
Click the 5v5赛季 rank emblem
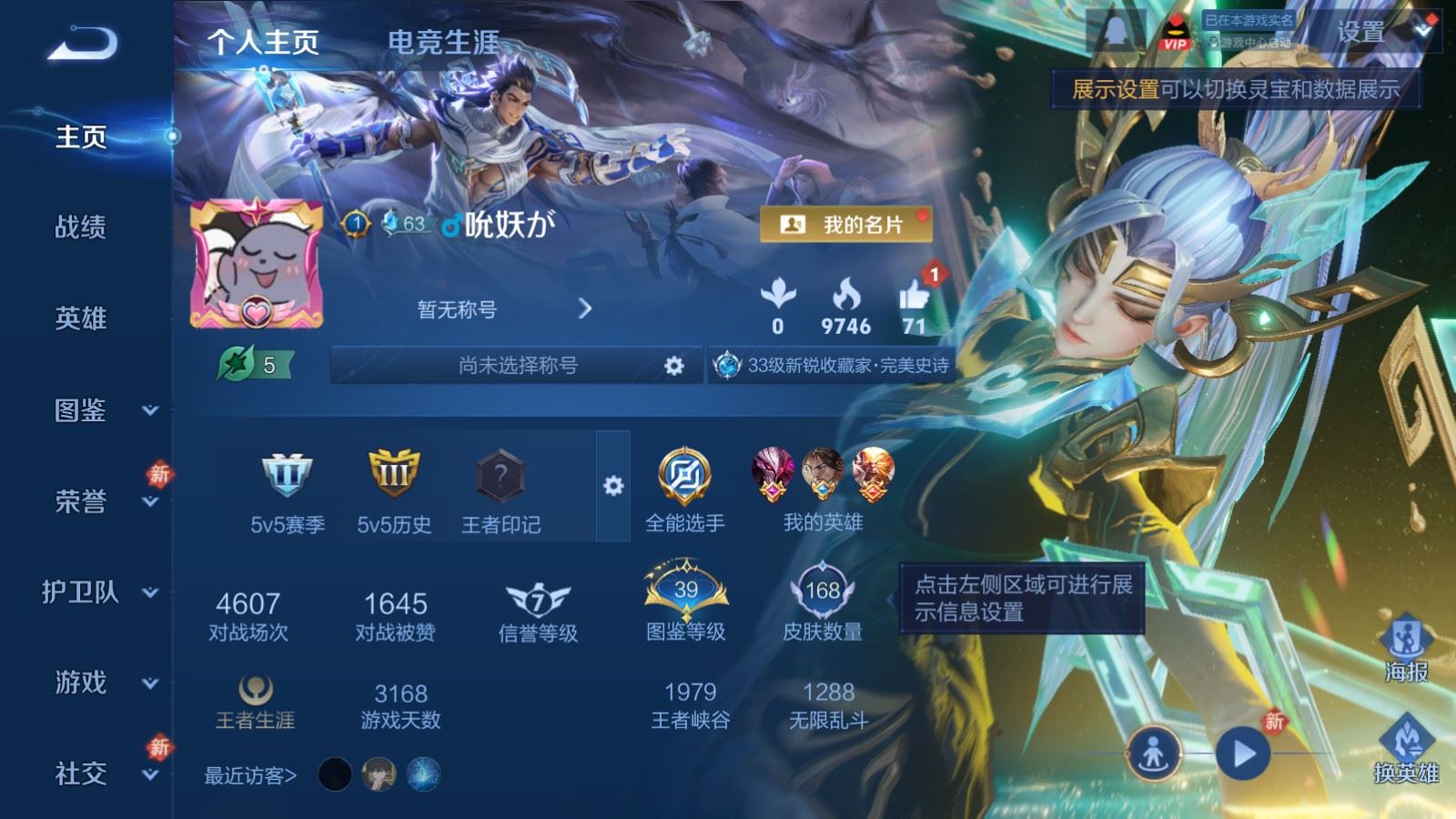[x=287, y=478]
